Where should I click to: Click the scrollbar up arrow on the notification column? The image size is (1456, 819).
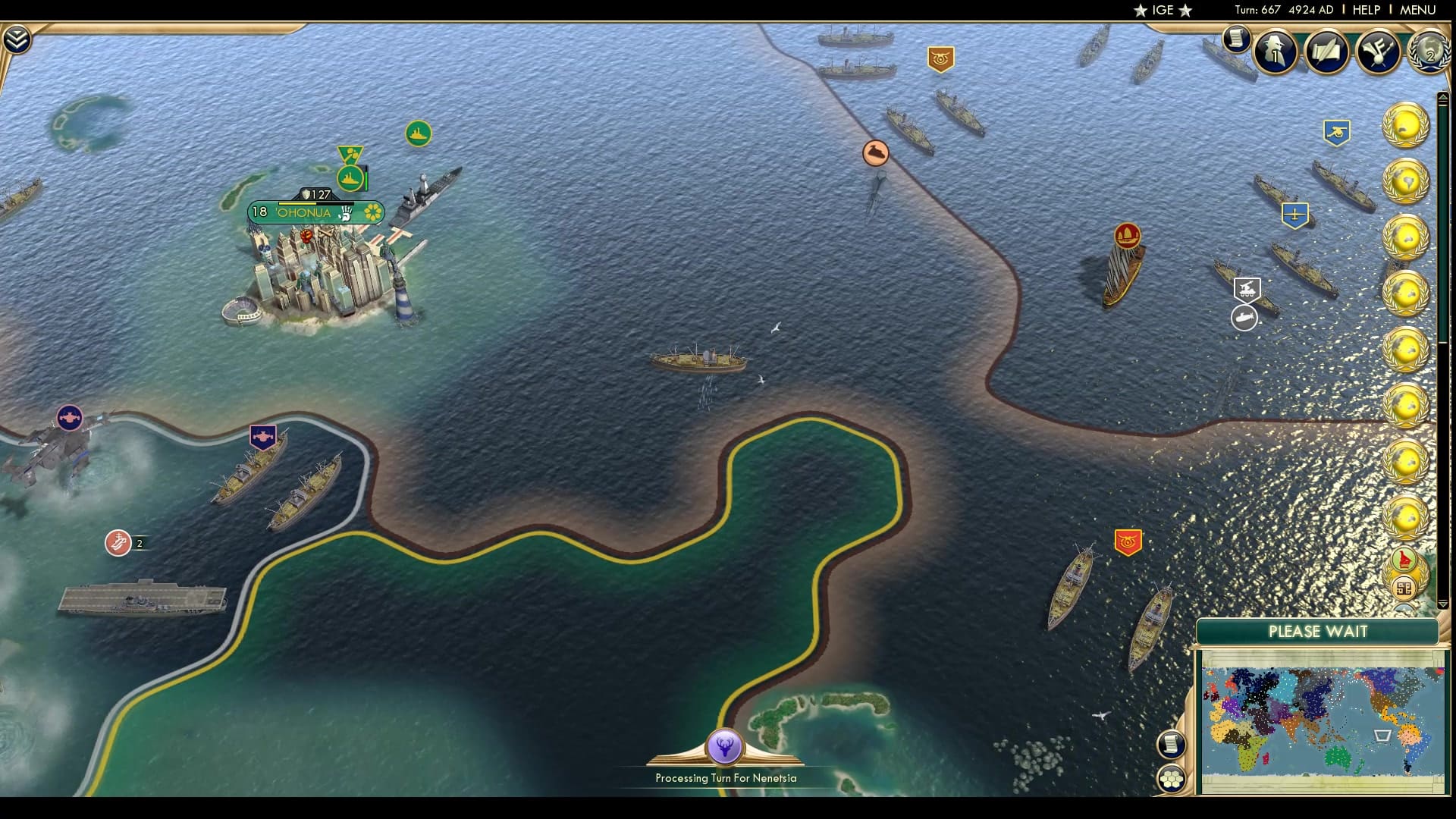(1444, 98)
